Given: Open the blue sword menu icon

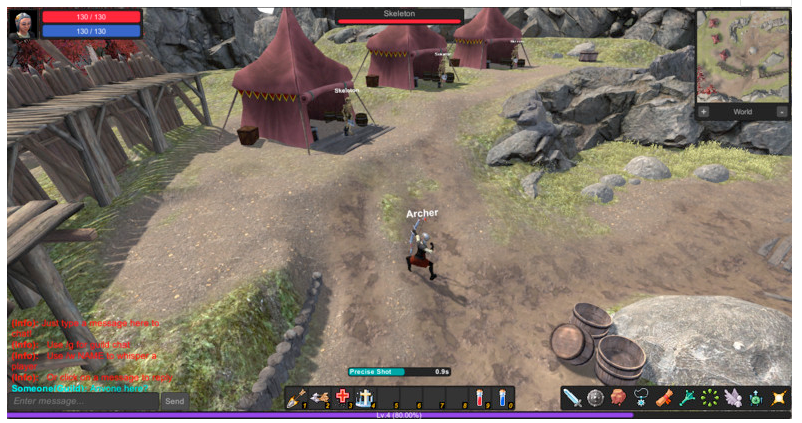Looking at the screenshot, I should (x=572, y=398).
